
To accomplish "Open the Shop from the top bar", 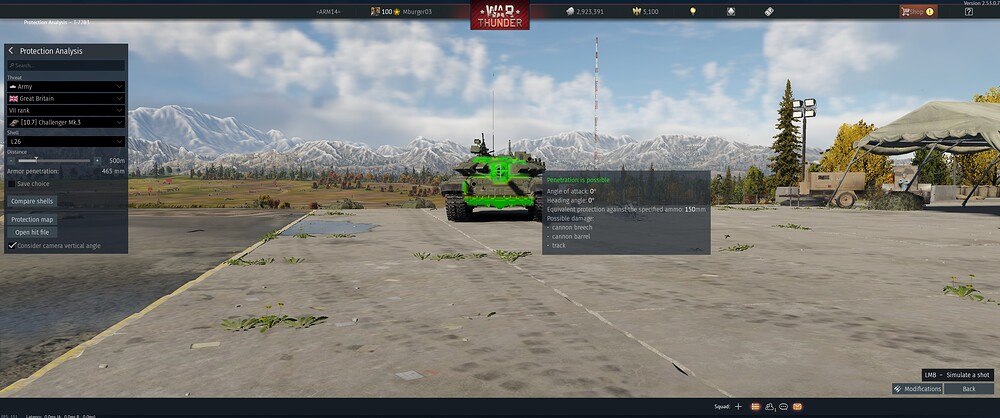I will point(917,12).
